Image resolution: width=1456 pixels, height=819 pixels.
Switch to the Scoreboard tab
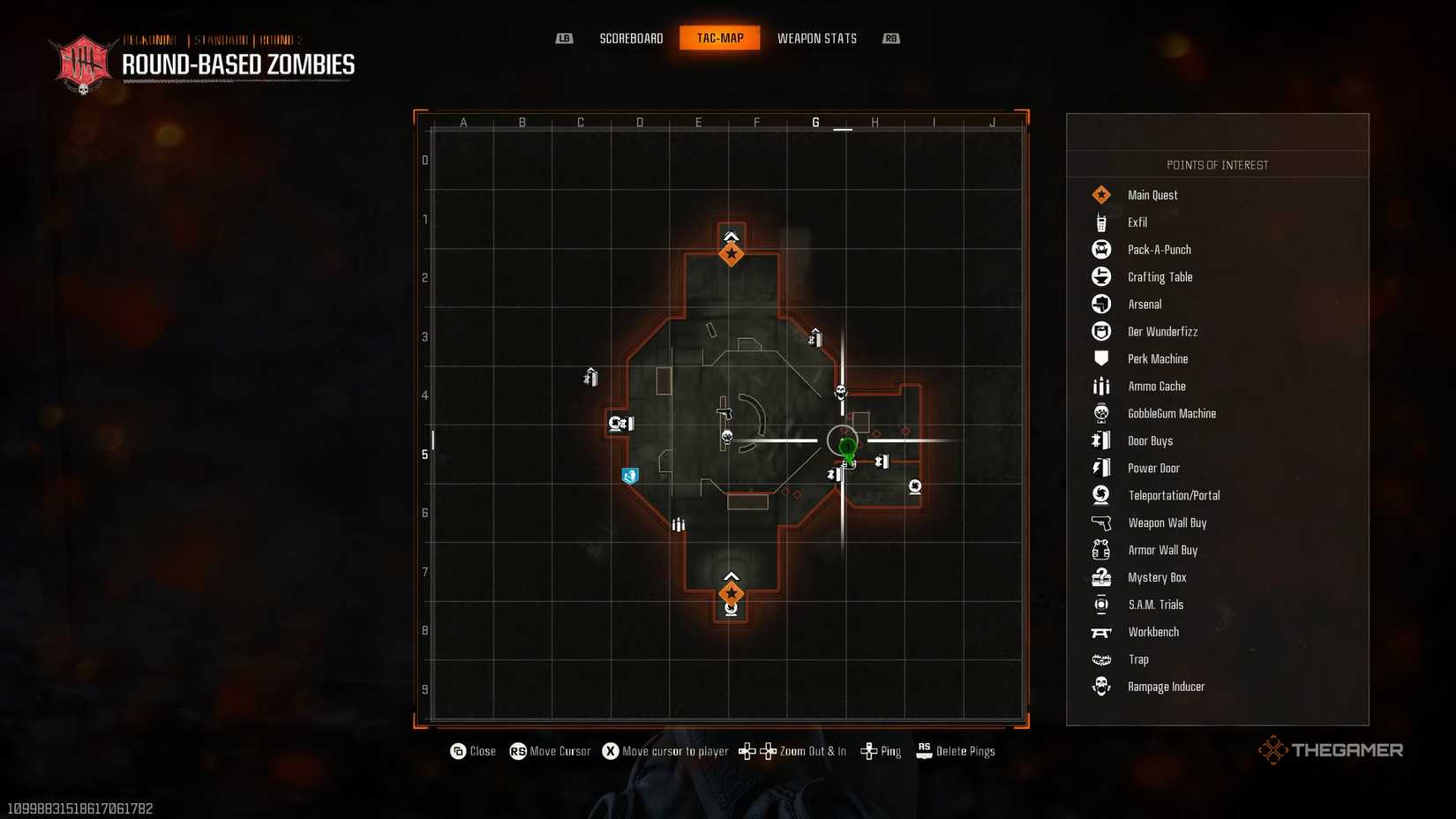coord(631,38)
